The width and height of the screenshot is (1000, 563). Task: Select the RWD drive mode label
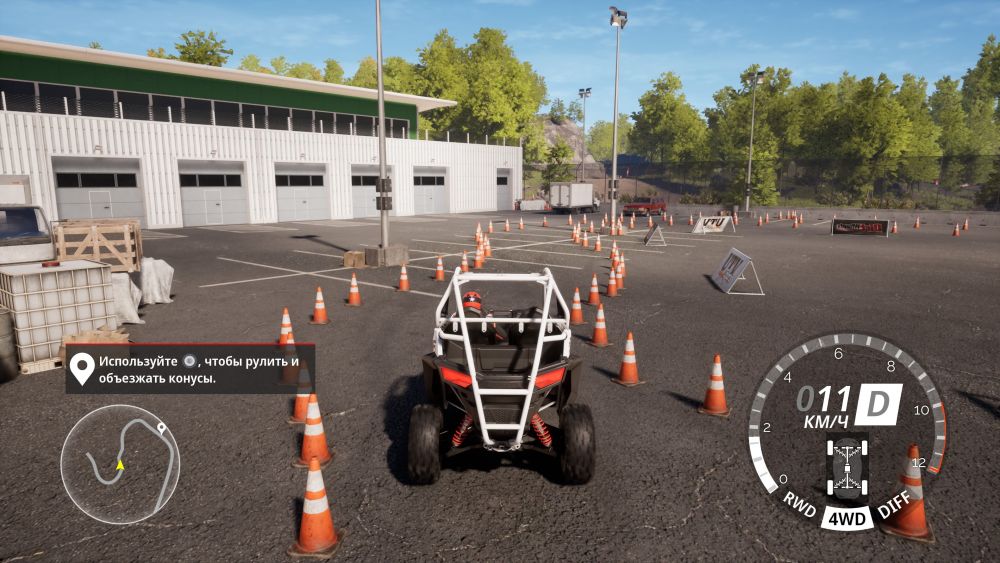point(799,502)
